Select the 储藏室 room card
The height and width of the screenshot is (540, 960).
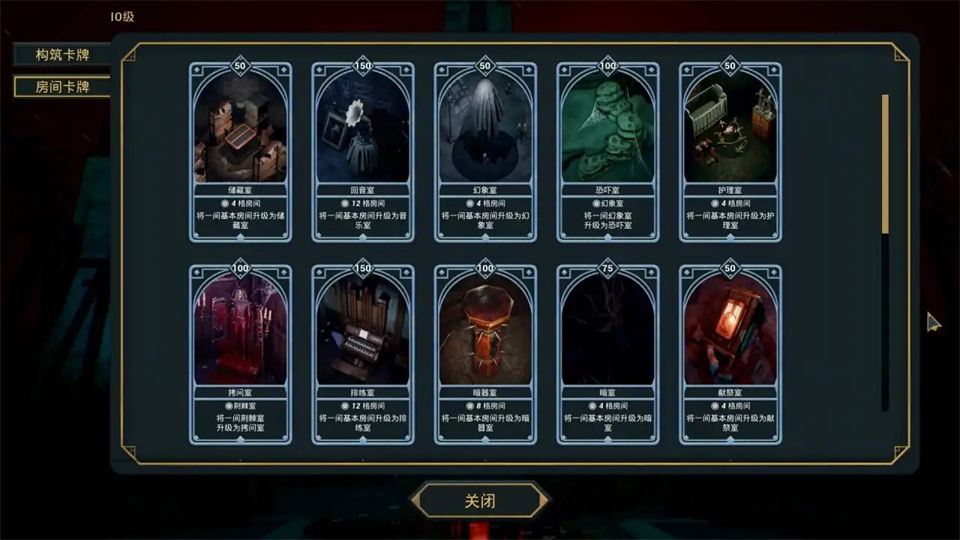pos(240,152)
